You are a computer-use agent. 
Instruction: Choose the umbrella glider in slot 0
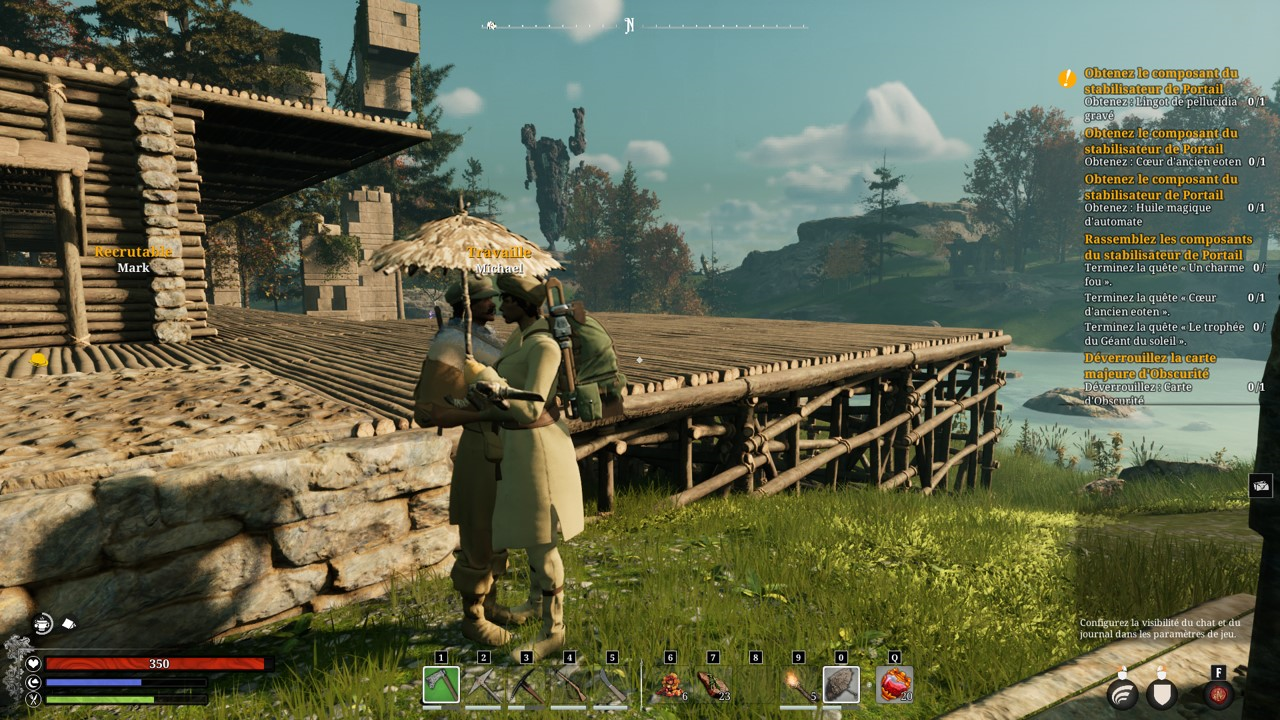[x=841, y=685]
